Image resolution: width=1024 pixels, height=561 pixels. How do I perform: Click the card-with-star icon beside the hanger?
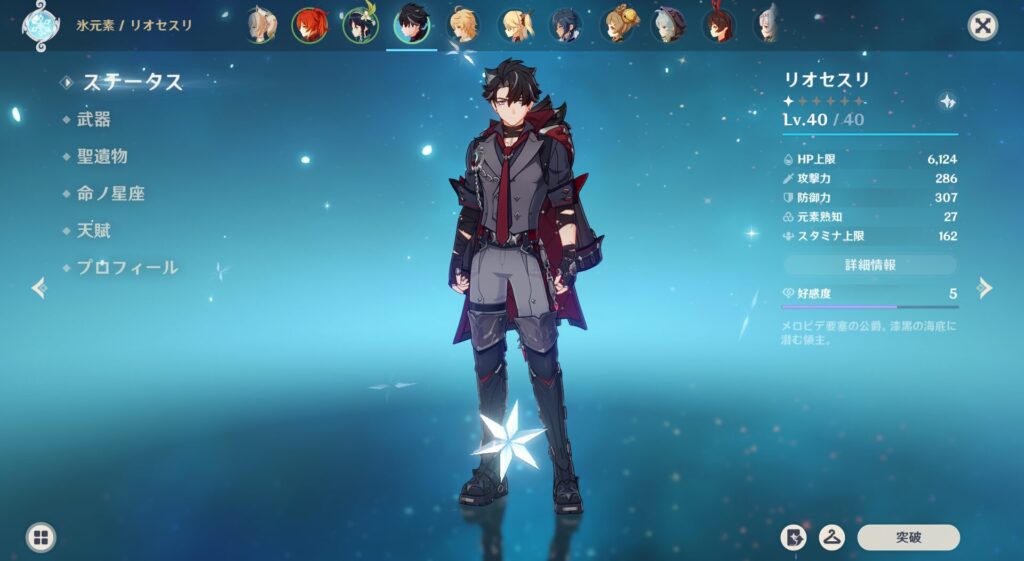793,537
